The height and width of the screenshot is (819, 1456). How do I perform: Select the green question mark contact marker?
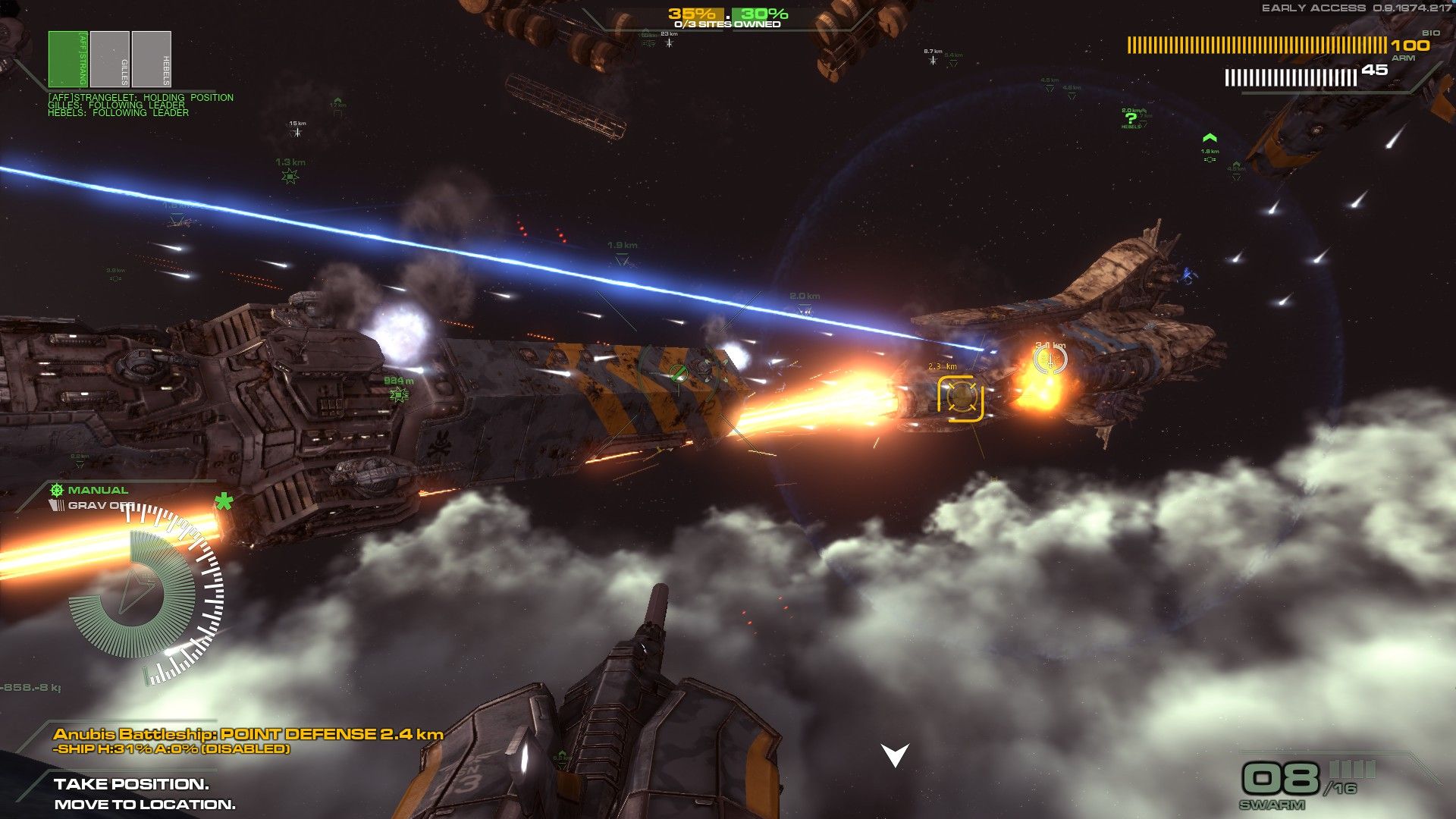click(1131, 118)
